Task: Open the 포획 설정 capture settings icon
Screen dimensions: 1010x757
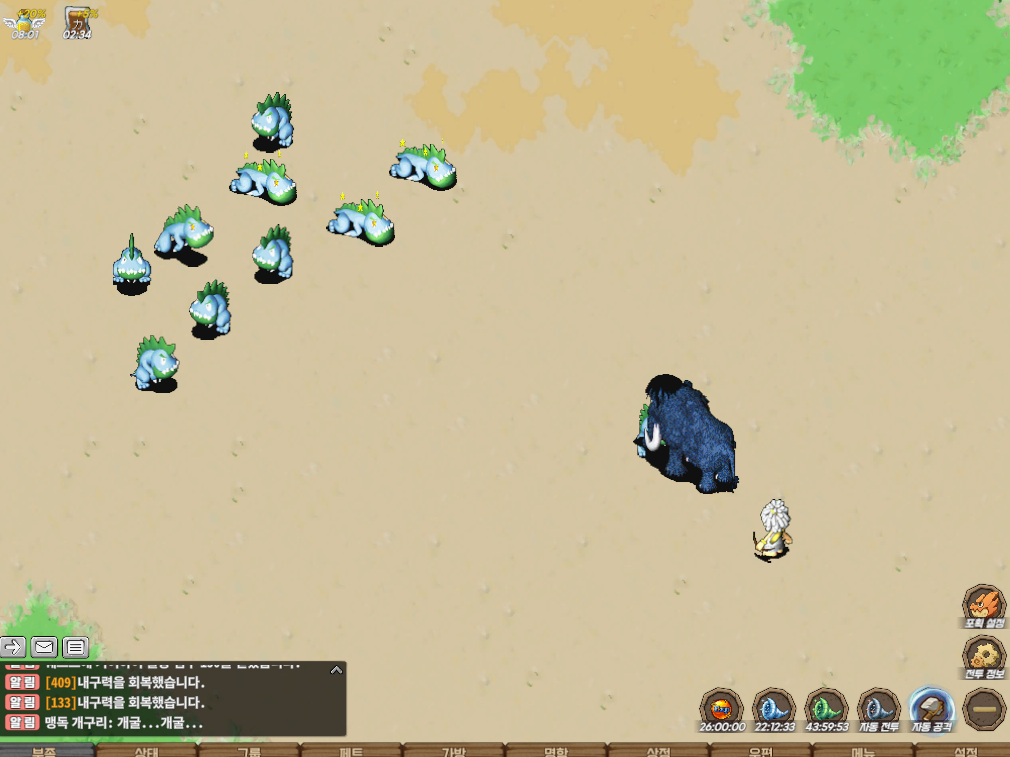Action: click(984, 606)
